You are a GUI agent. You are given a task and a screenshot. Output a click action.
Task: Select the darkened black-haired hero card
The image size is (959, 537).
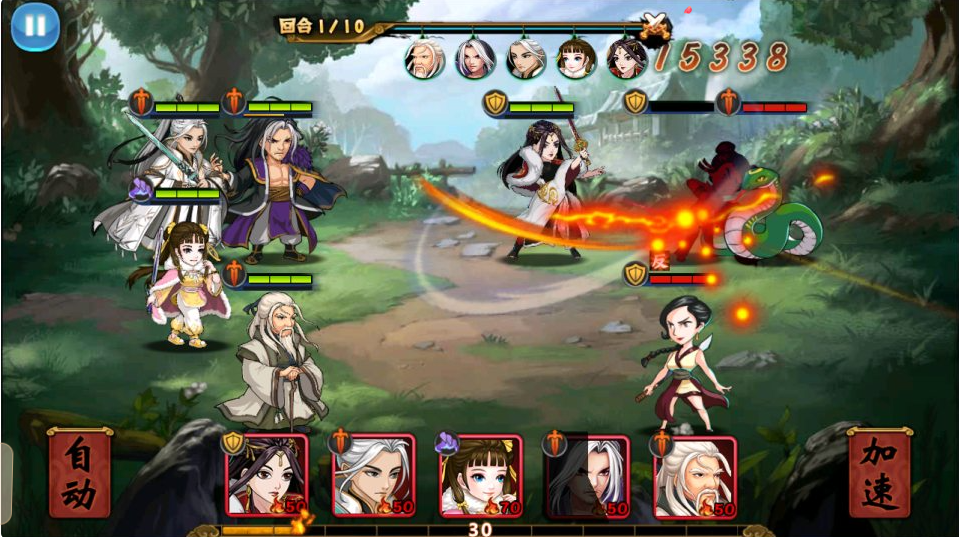click(588, 476)
